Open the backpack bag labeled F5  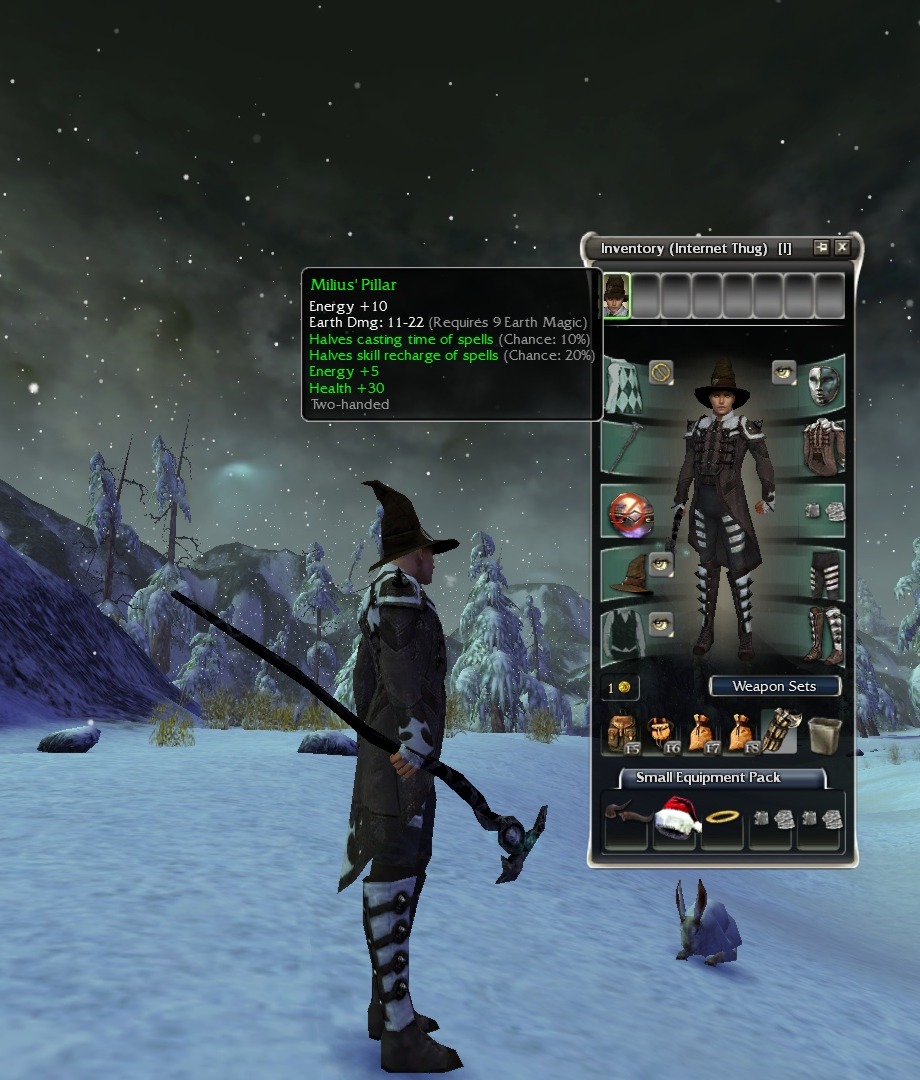(x=624, y=733)
